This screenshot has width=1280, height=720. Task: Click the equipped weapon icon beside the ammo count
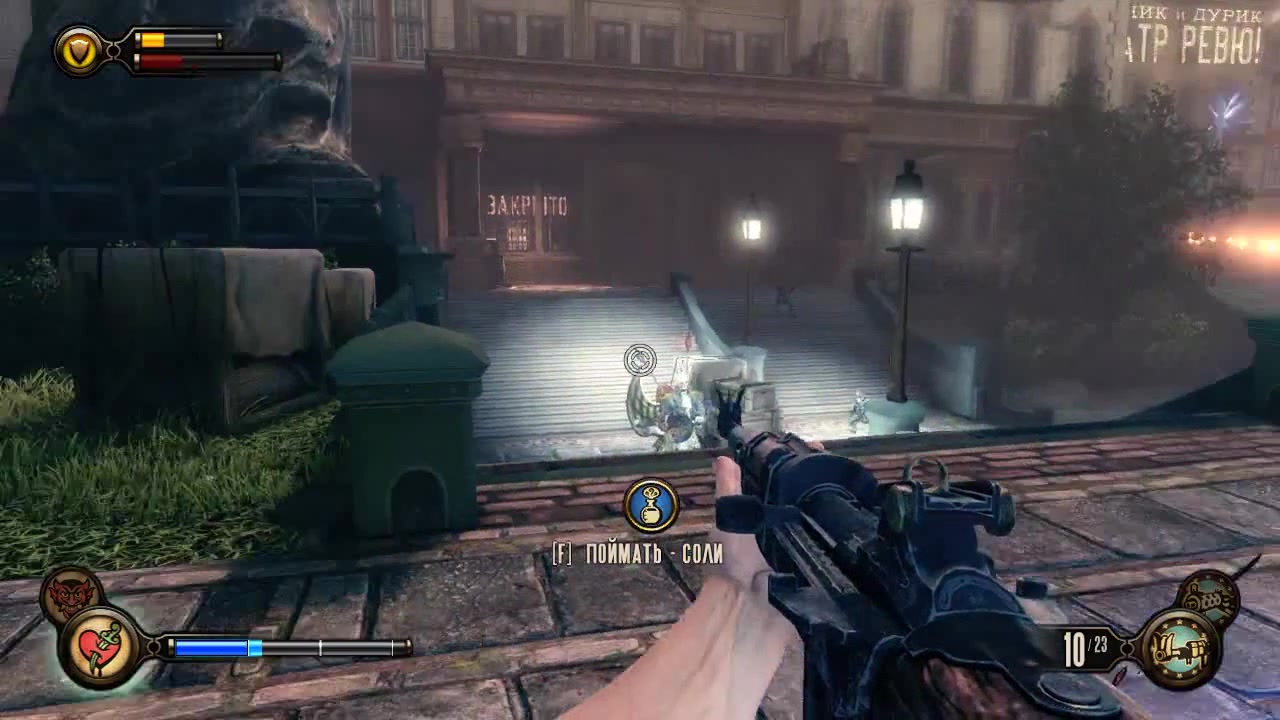(1179, 649)
